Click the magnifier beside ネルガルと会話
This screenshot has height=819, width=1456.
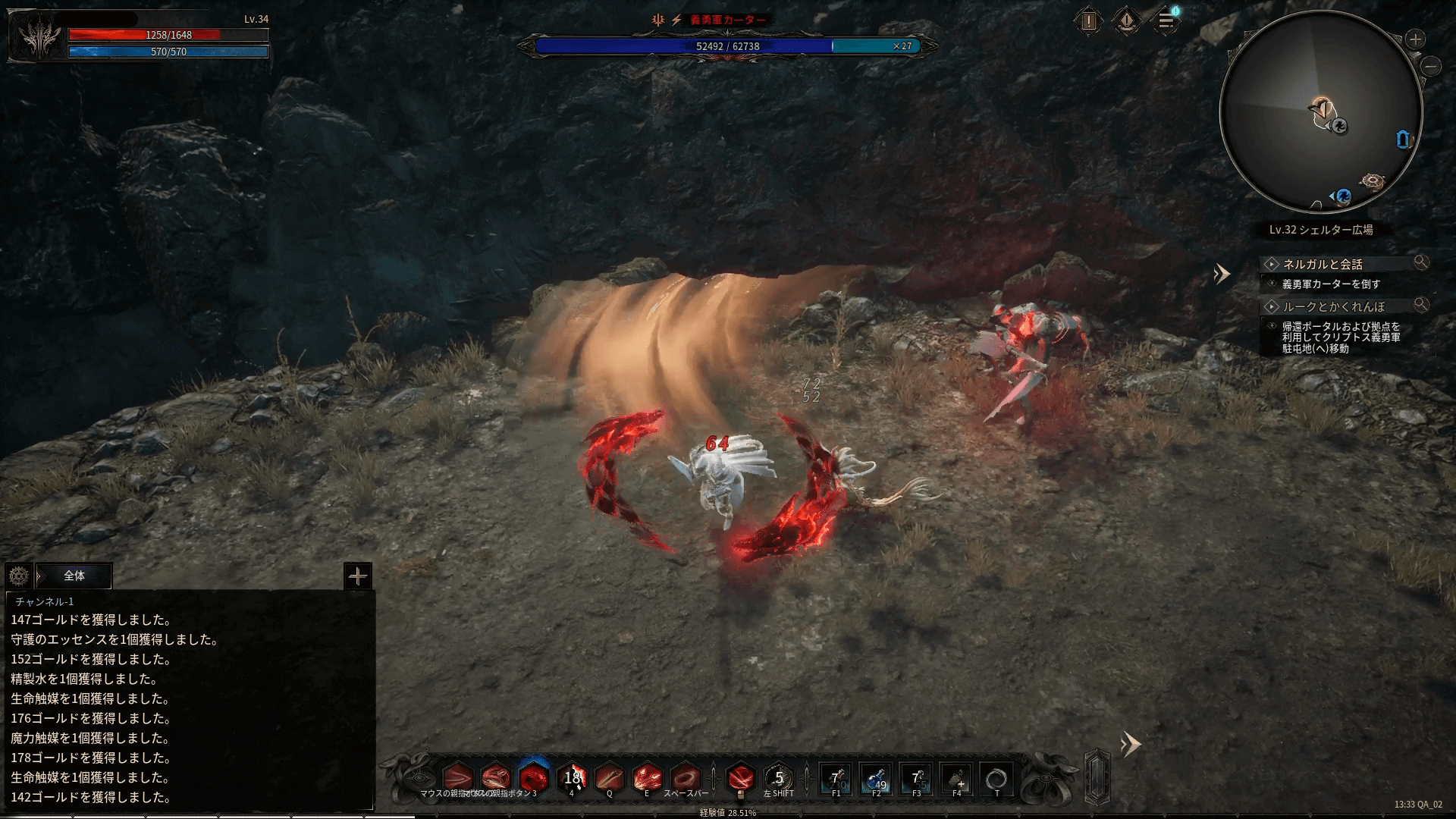click(x=1421, y=262)
